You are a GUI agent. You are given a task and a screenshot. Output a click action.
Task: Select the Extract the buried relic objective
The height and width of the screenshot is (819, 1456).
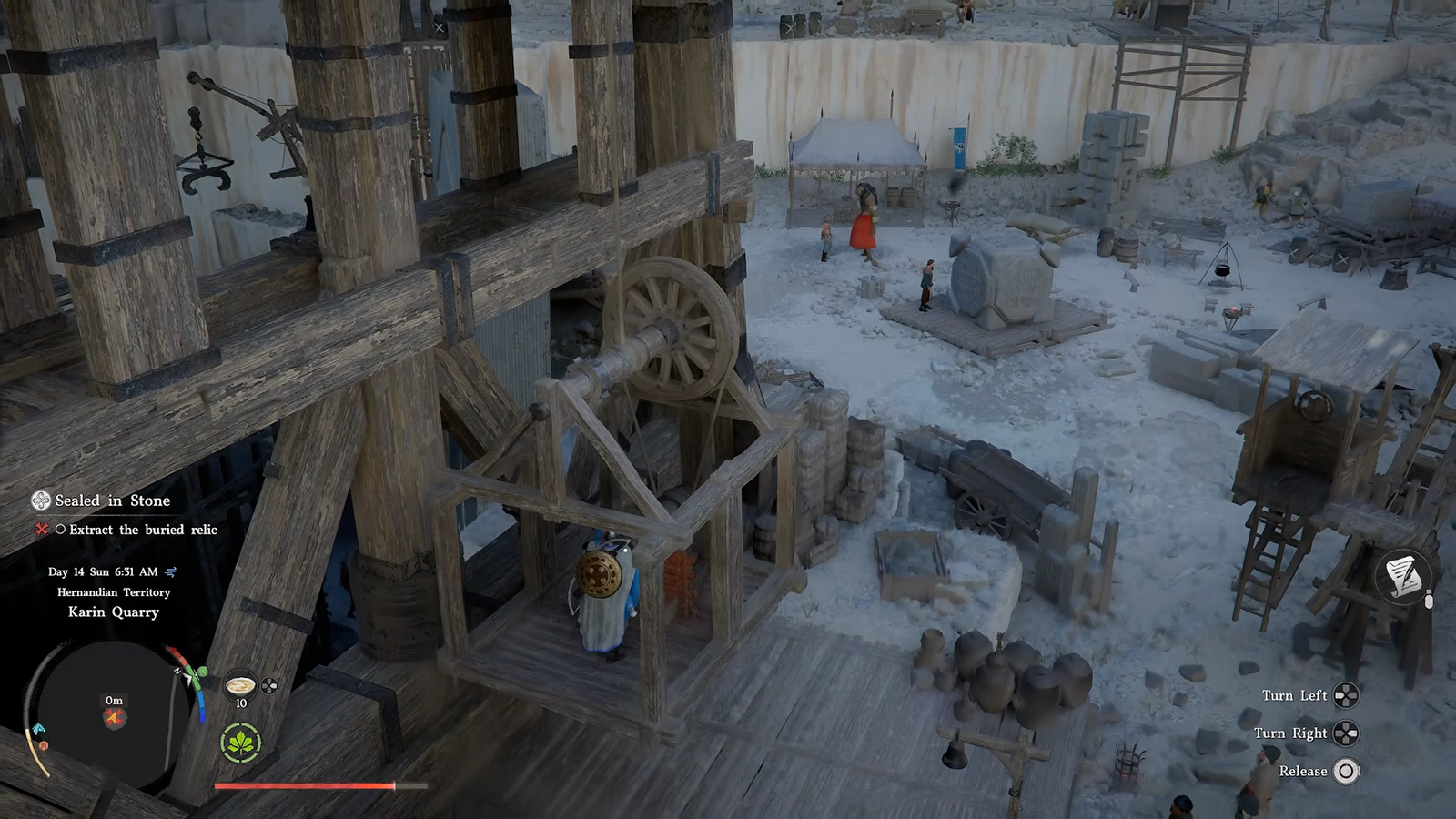point(143,530)
